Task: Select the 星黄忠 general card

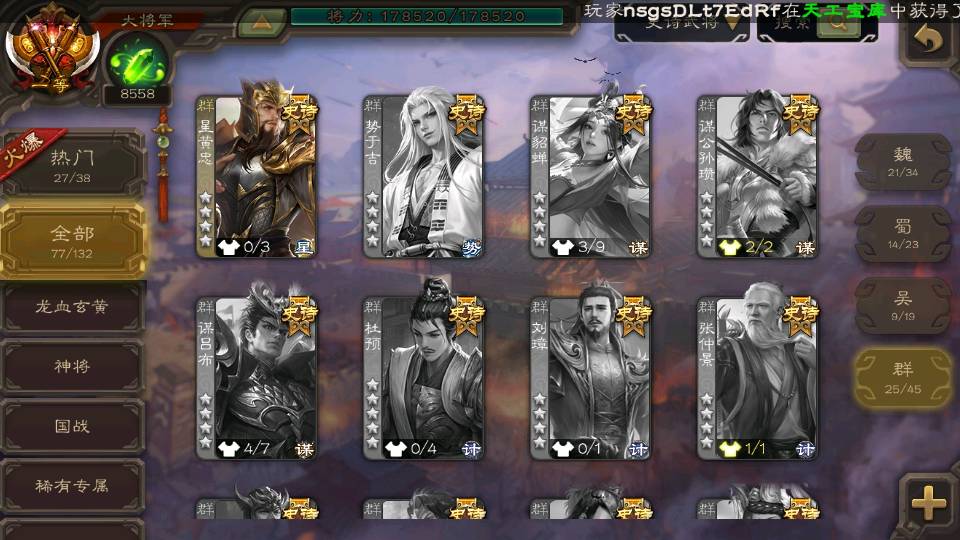Action: (x=257, y=177)
